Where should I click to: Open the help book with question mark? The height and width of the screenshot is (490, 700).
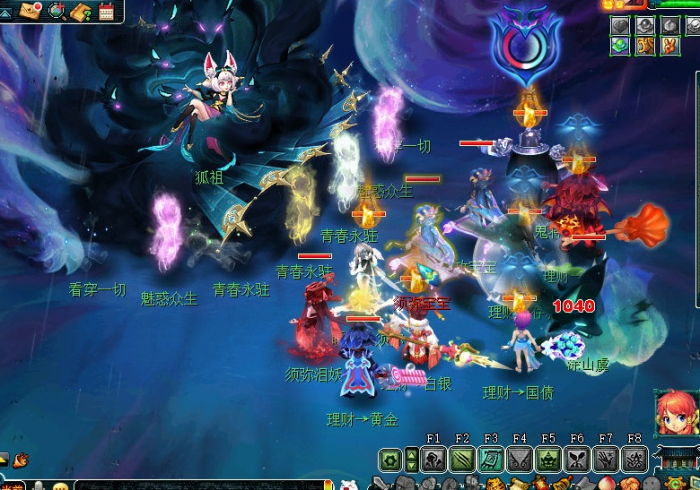82,11
